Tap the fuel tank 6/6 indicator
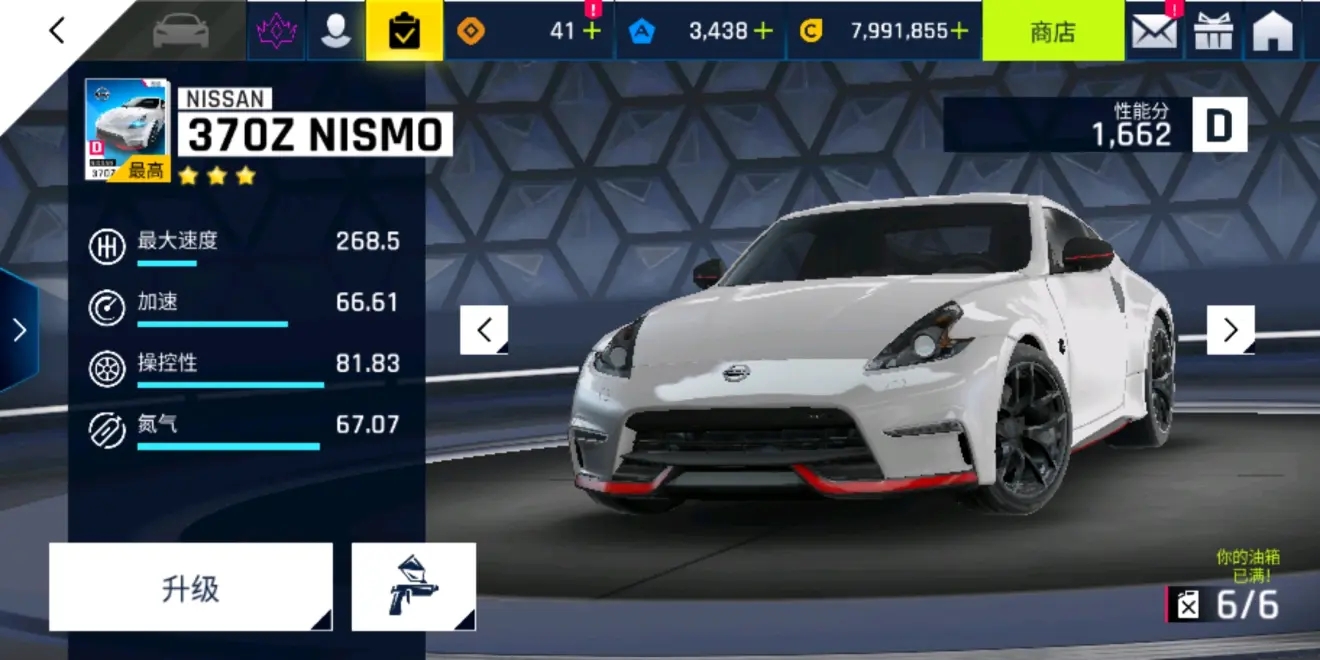1320x660 pixels. pos(1226,605)
